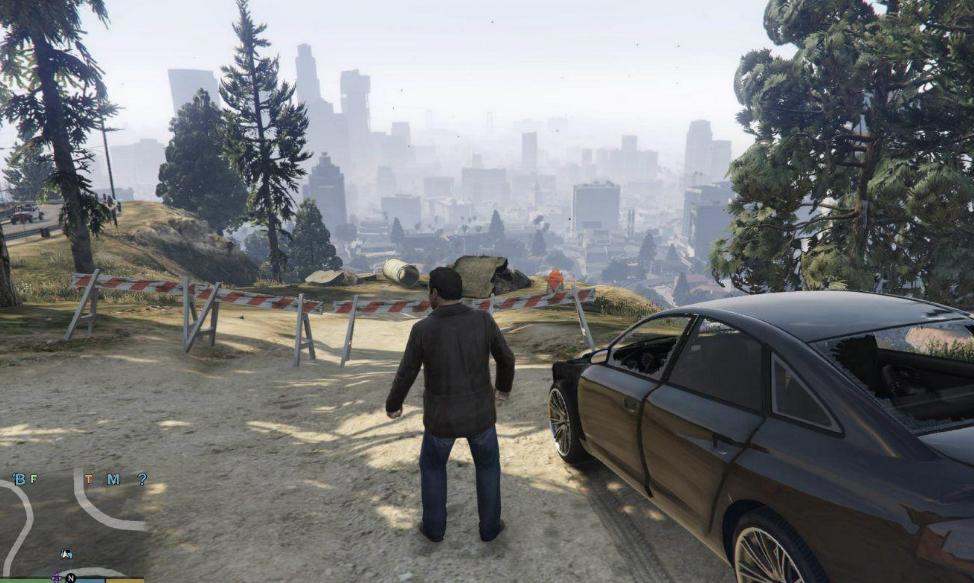The image size is (974, 583).
Task: Click the question mark blip on minimap
Action: (142, 479)
